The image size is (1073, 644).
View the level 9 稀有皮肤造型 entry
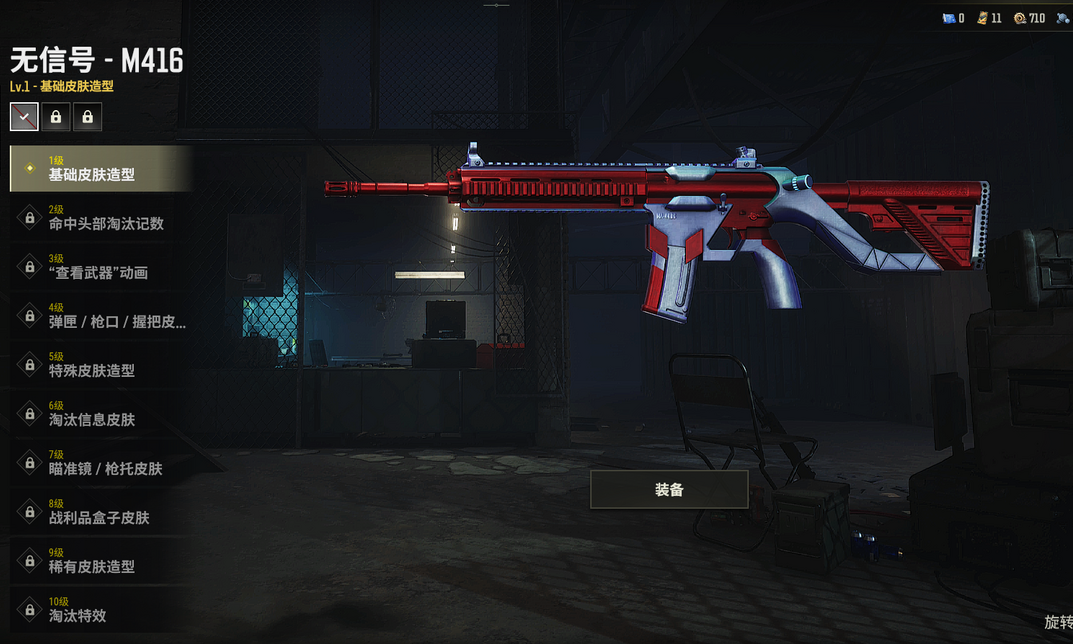click(100, 560)
